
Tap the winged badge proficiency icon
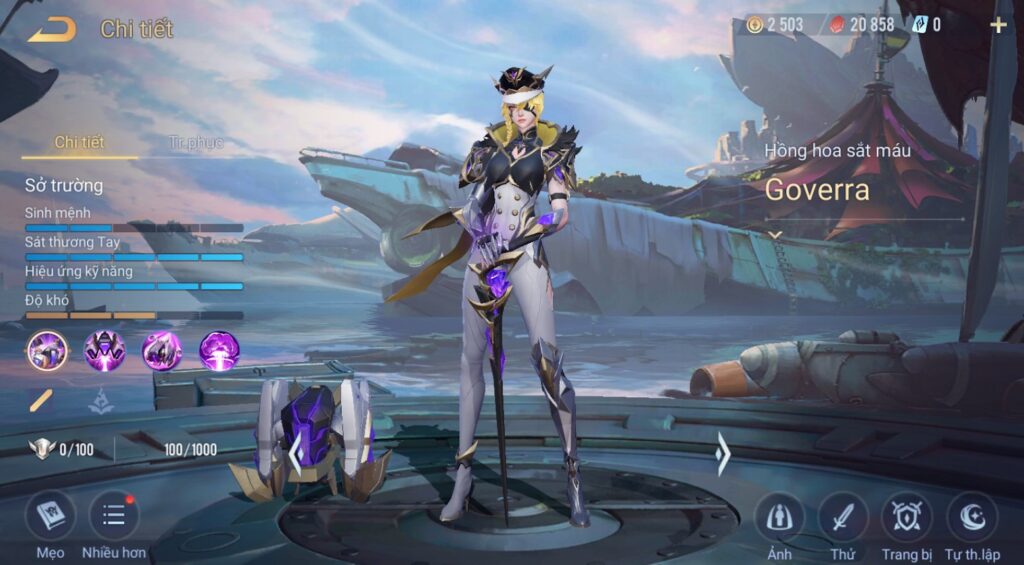click(41, 449)
